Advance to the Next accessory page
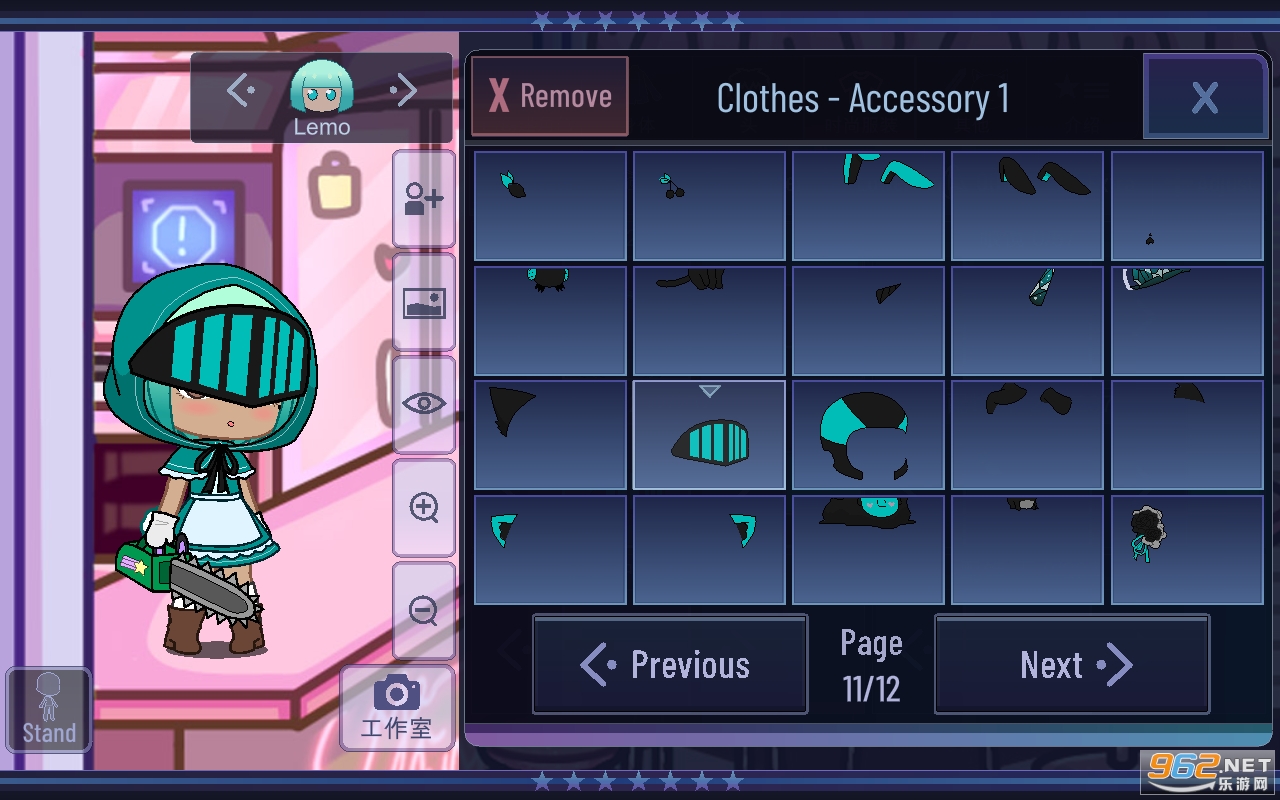The width and height of the screenshot is (1280, 800). (1072, 665)
